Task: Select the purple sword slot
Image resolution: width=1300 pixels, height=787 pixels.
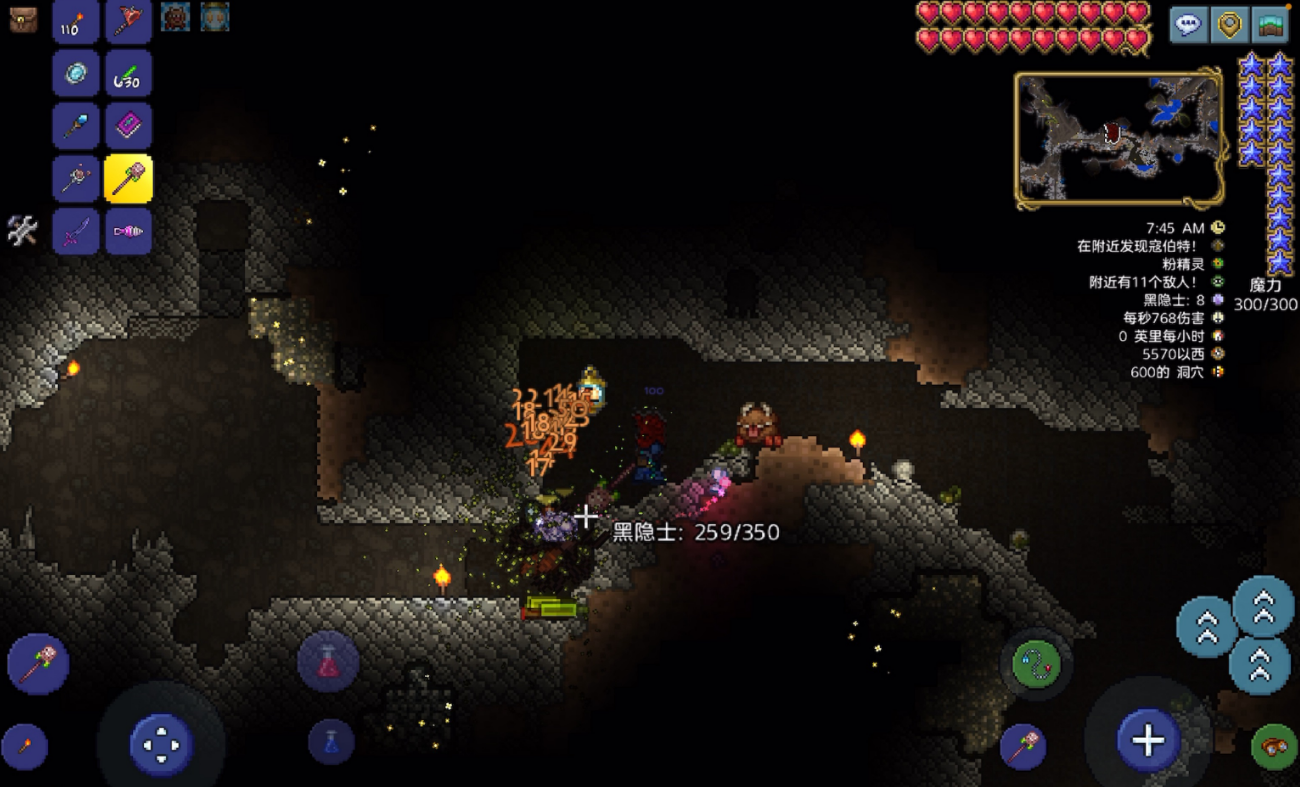Action: click(76, 231)
